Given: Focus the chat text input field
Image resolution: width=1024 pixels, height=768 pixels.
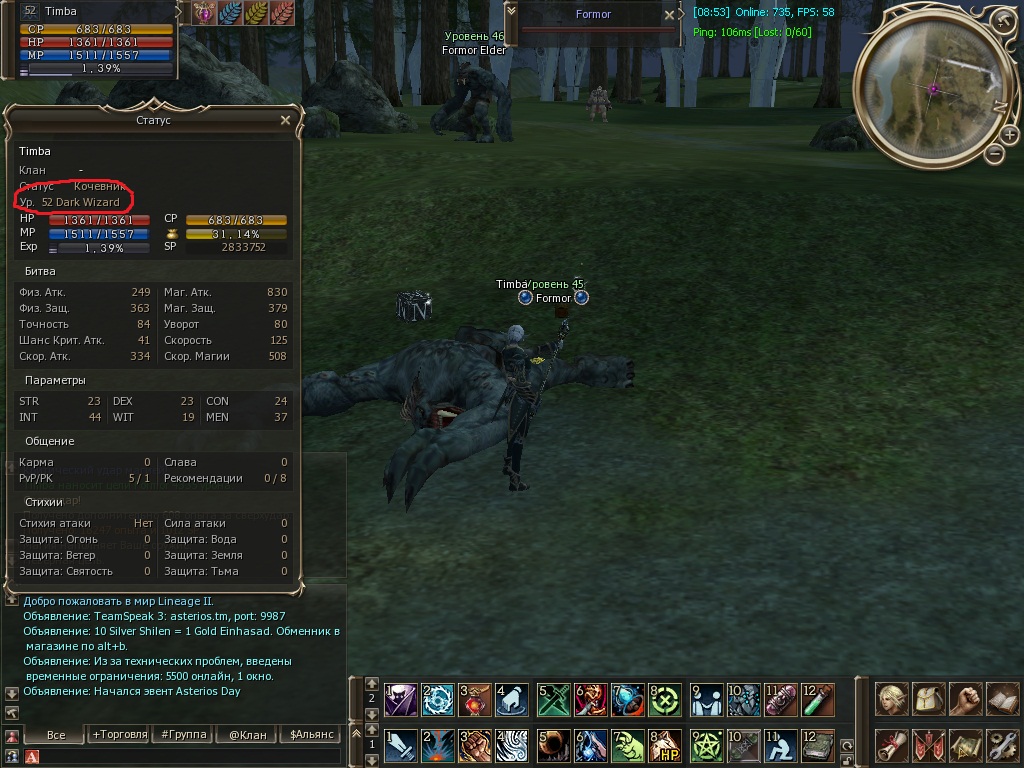Looking at the screenshot, I should tap(190, 757).
